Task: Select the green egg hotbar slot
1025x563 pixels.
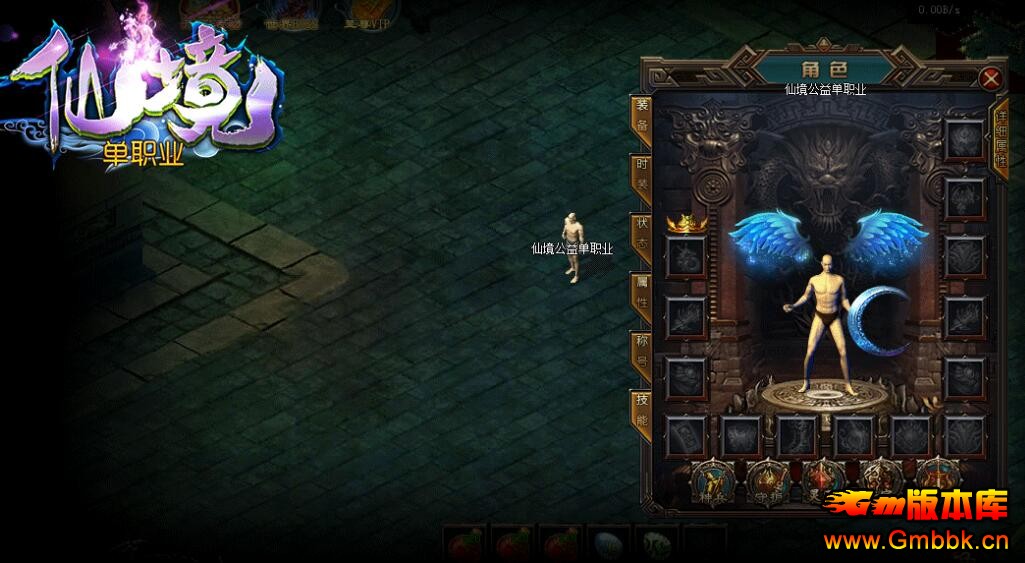Action: [x=657, y=545]
